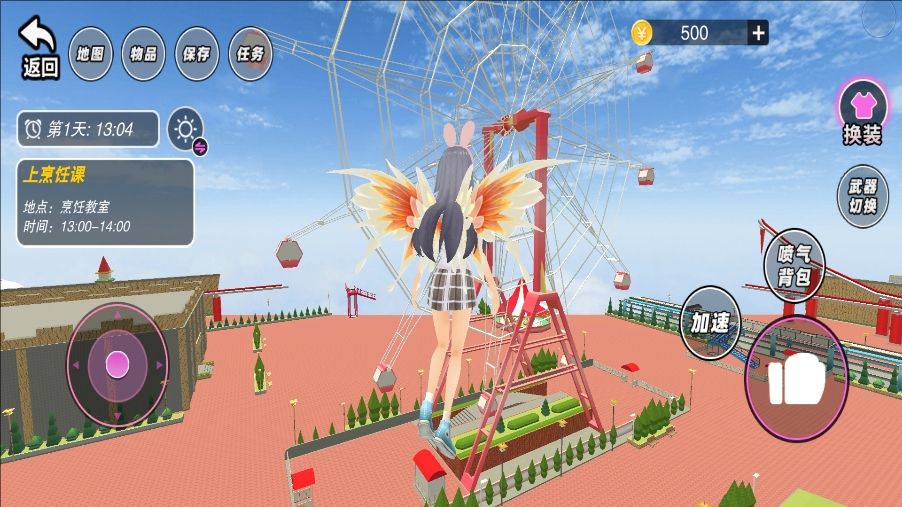Open the 上烹饪课 cooking class task panel
Screen dimensions: 902x507
(106, 201)
